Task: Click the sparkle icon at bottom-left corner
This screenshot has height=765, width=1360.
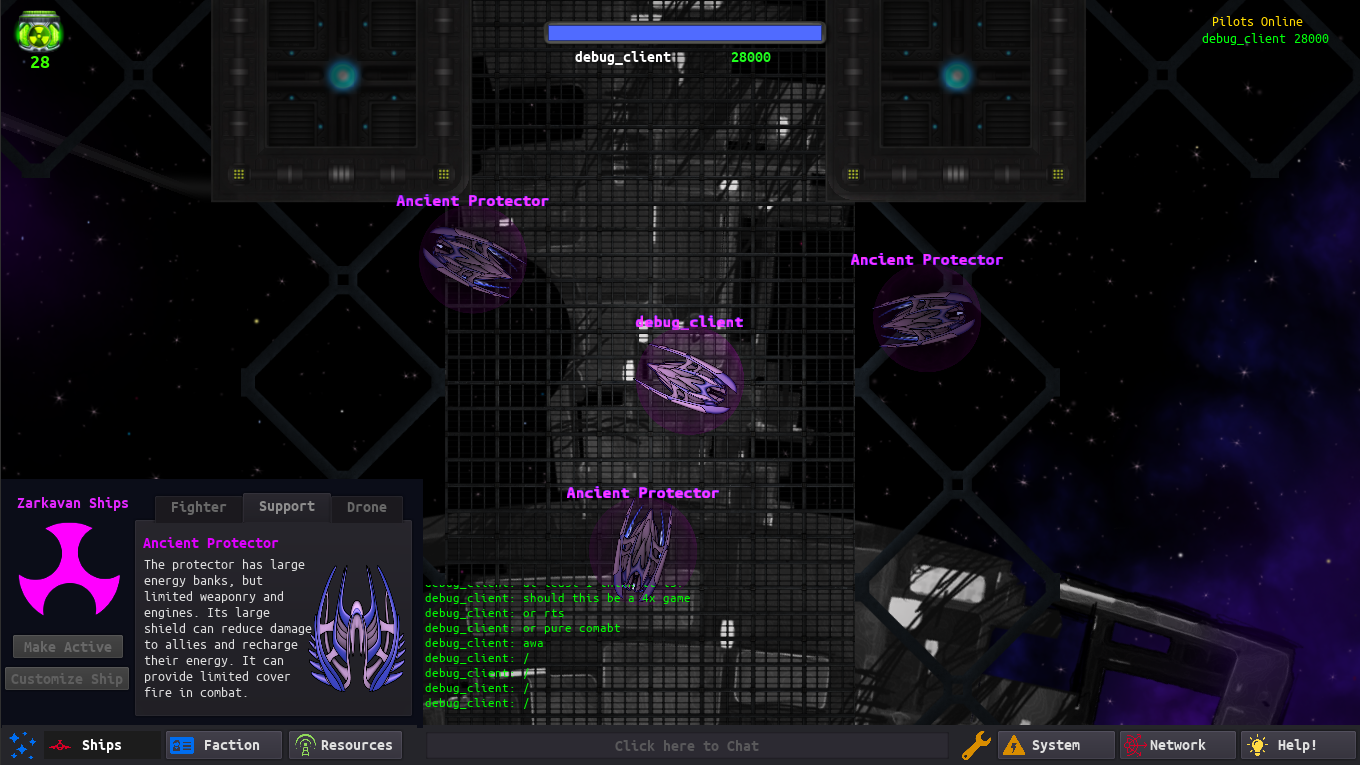Action: 21,745
